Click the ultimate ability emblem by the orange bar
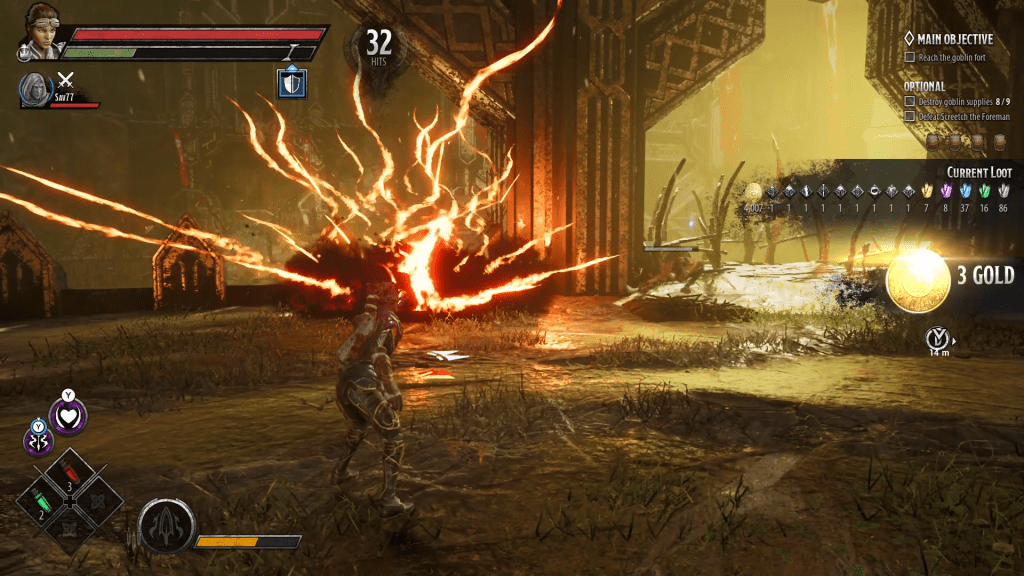1024x576 pixels. [164, 524]
